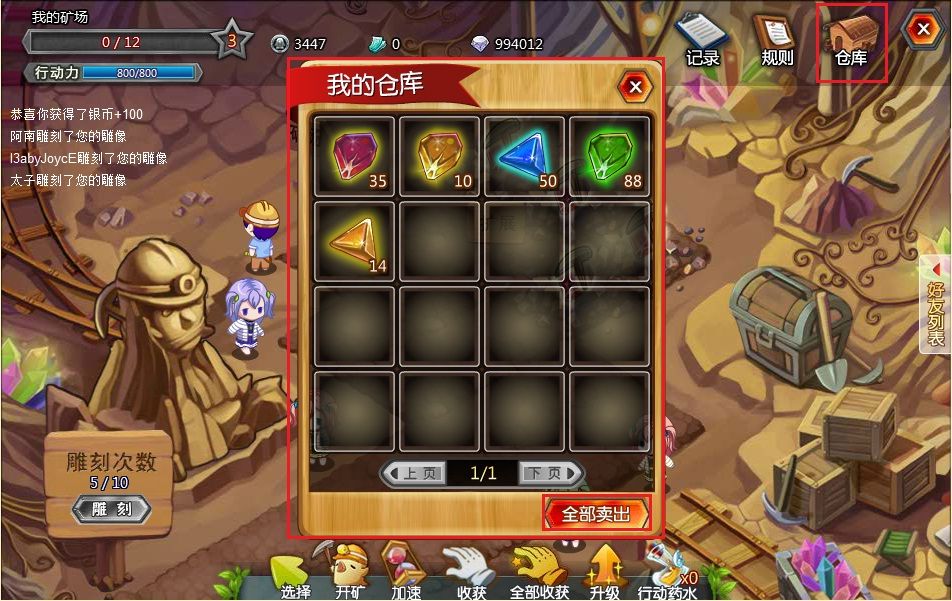
Task: Select the 升级 upgrade arrow
Action: tap(605, 572)
